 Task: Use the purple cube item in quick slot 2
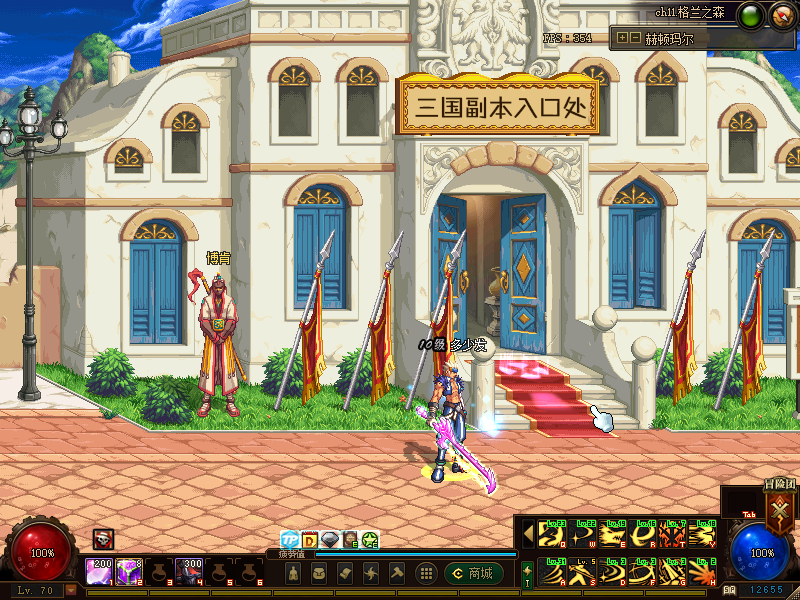(x=128, y=571)
